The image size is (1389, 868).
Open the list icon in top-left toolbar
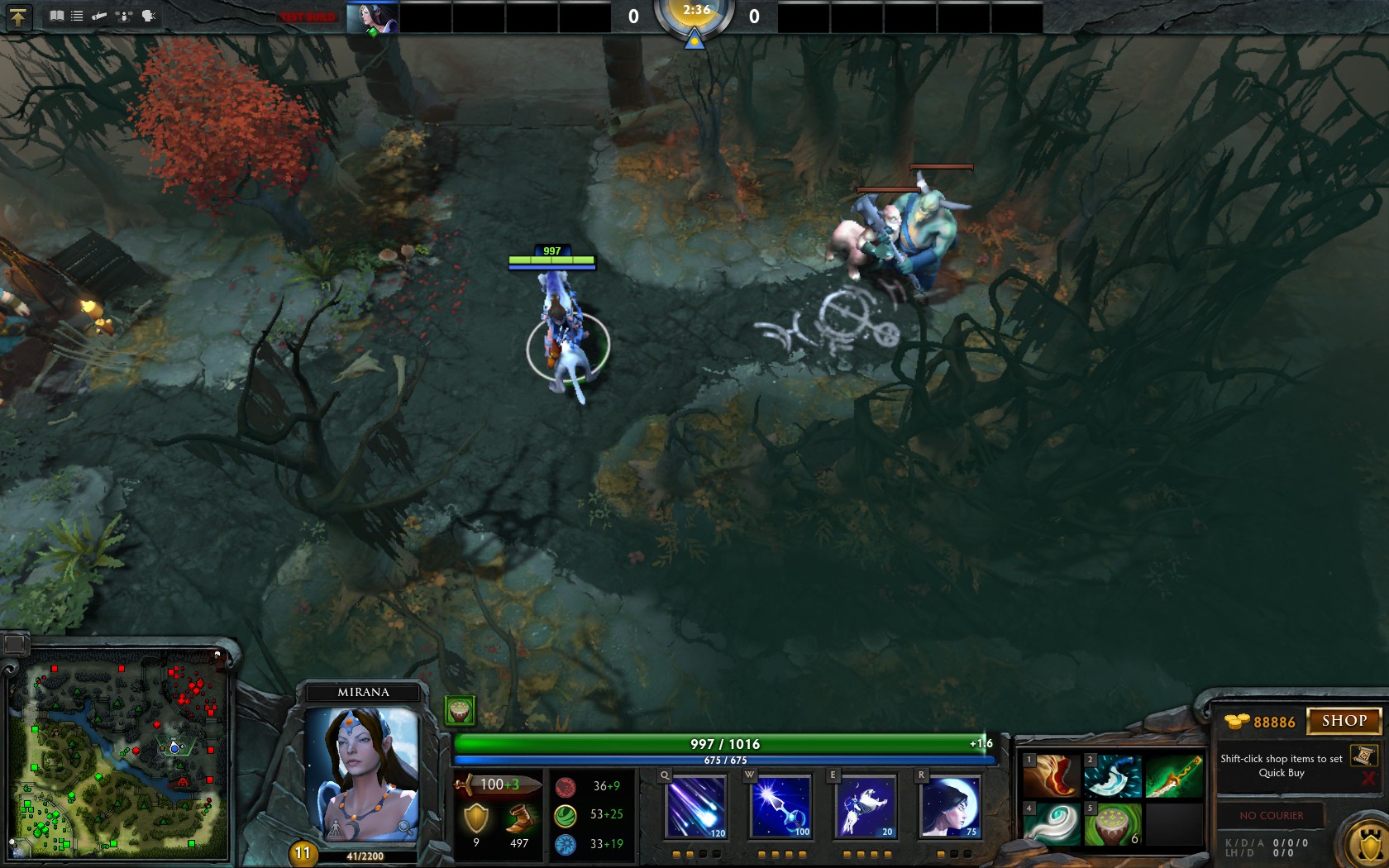coord(77,16)
